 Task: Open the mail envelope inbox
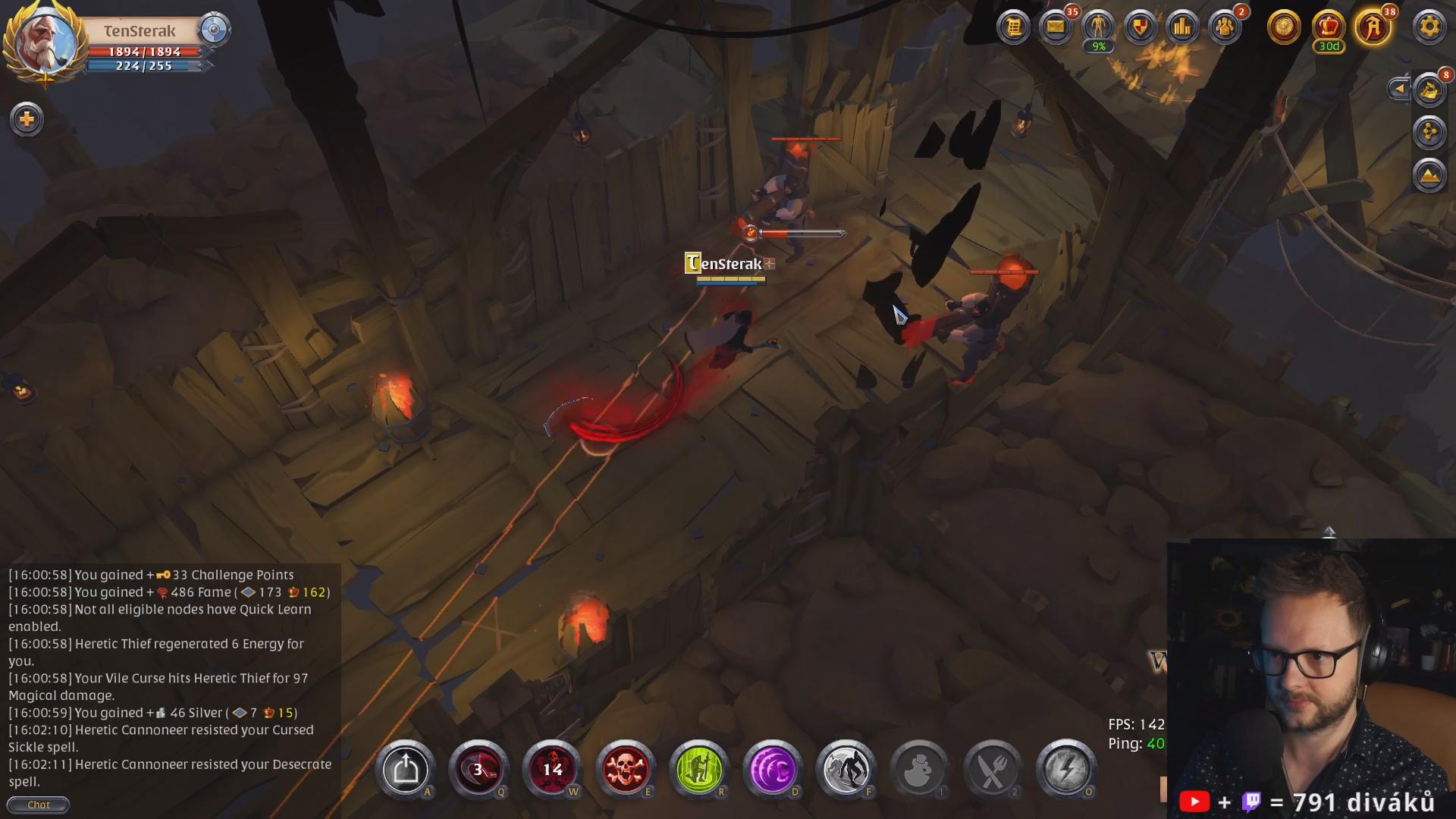(x=1056, y=28)
